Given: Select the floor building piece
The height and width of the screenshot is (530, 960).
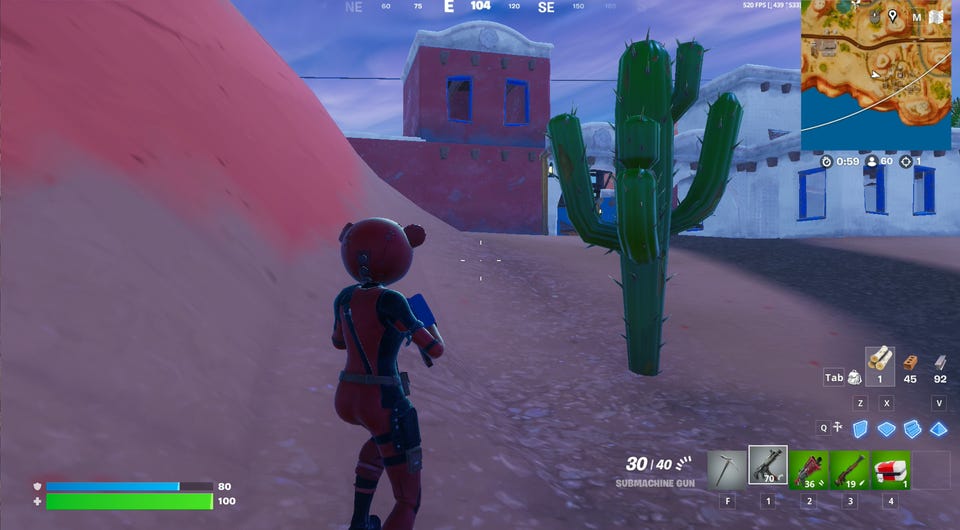Looking at the screenshot, I should (x=886, y=428).
